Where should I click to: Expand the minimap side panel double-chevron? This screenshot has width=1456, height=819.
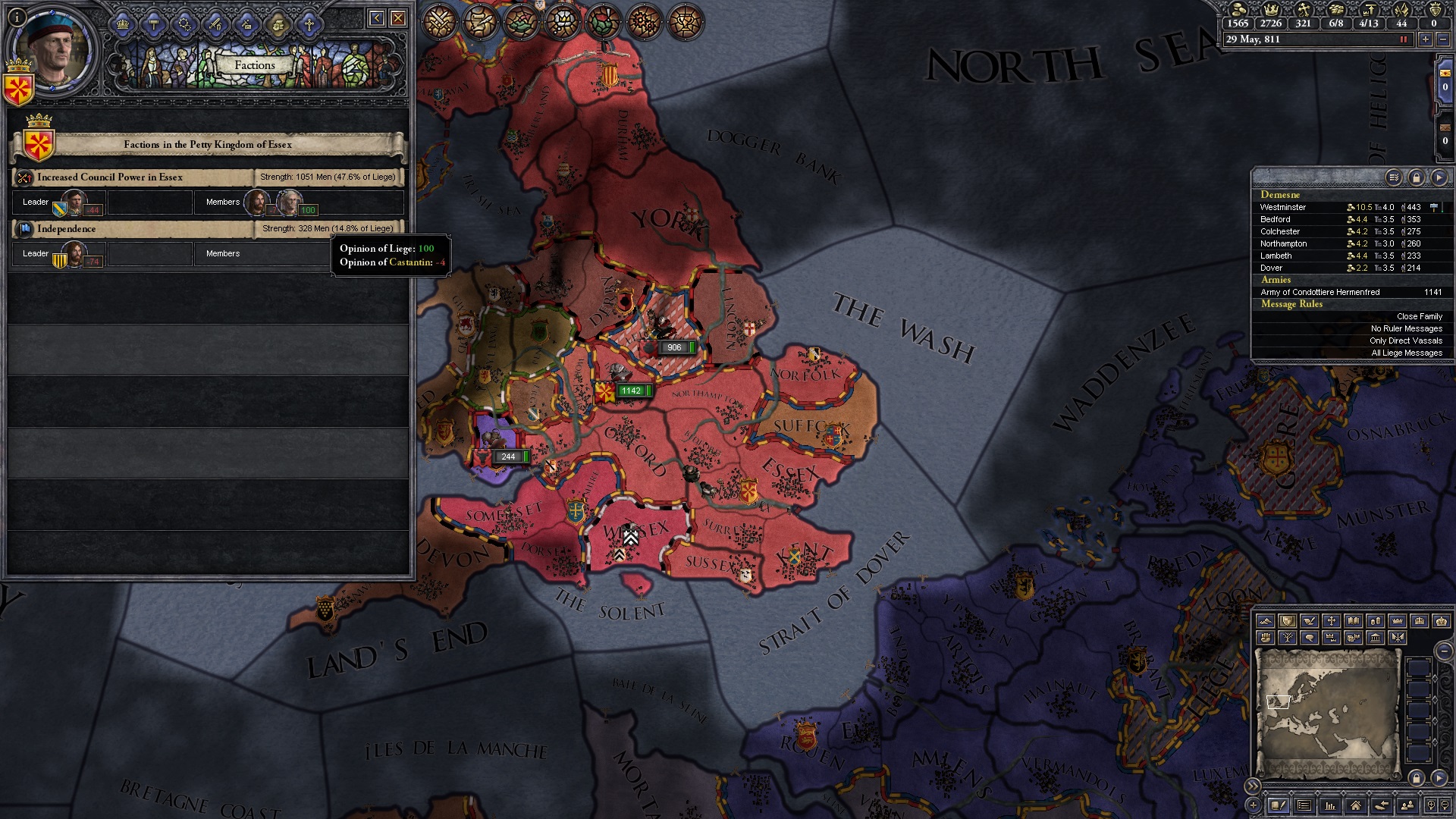(x=1253, y=786)
